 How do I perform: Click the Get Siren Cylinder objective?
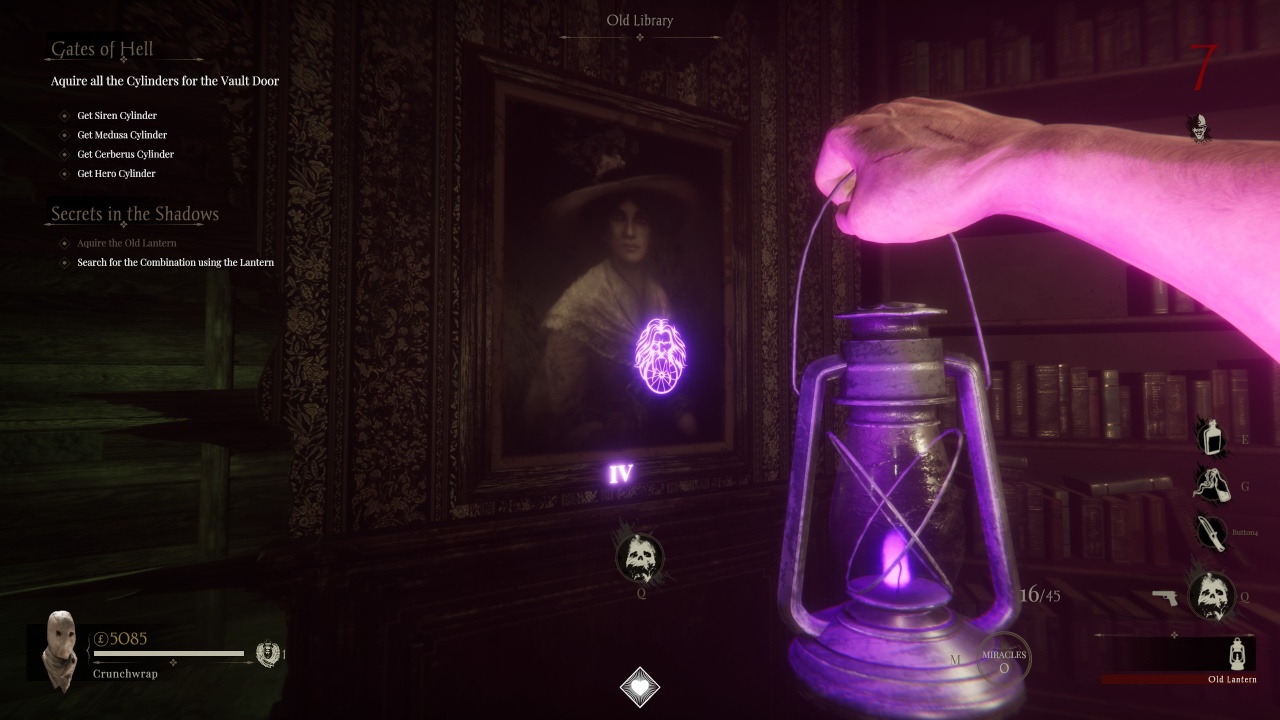click(117, 116)
